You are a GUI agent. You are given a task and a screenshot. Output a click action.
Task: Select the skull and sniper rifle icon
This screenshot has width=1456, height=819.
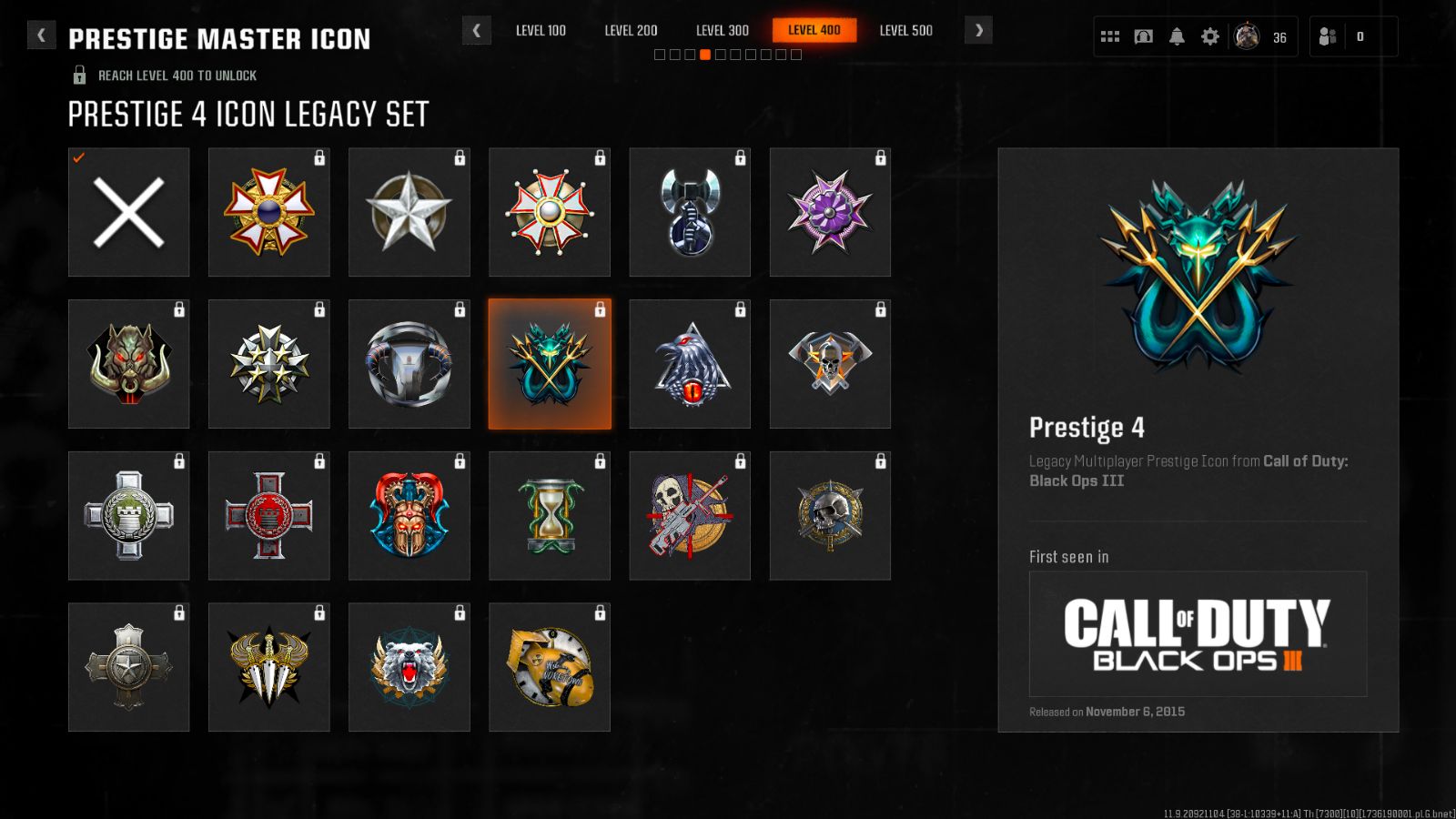(689, 515)
